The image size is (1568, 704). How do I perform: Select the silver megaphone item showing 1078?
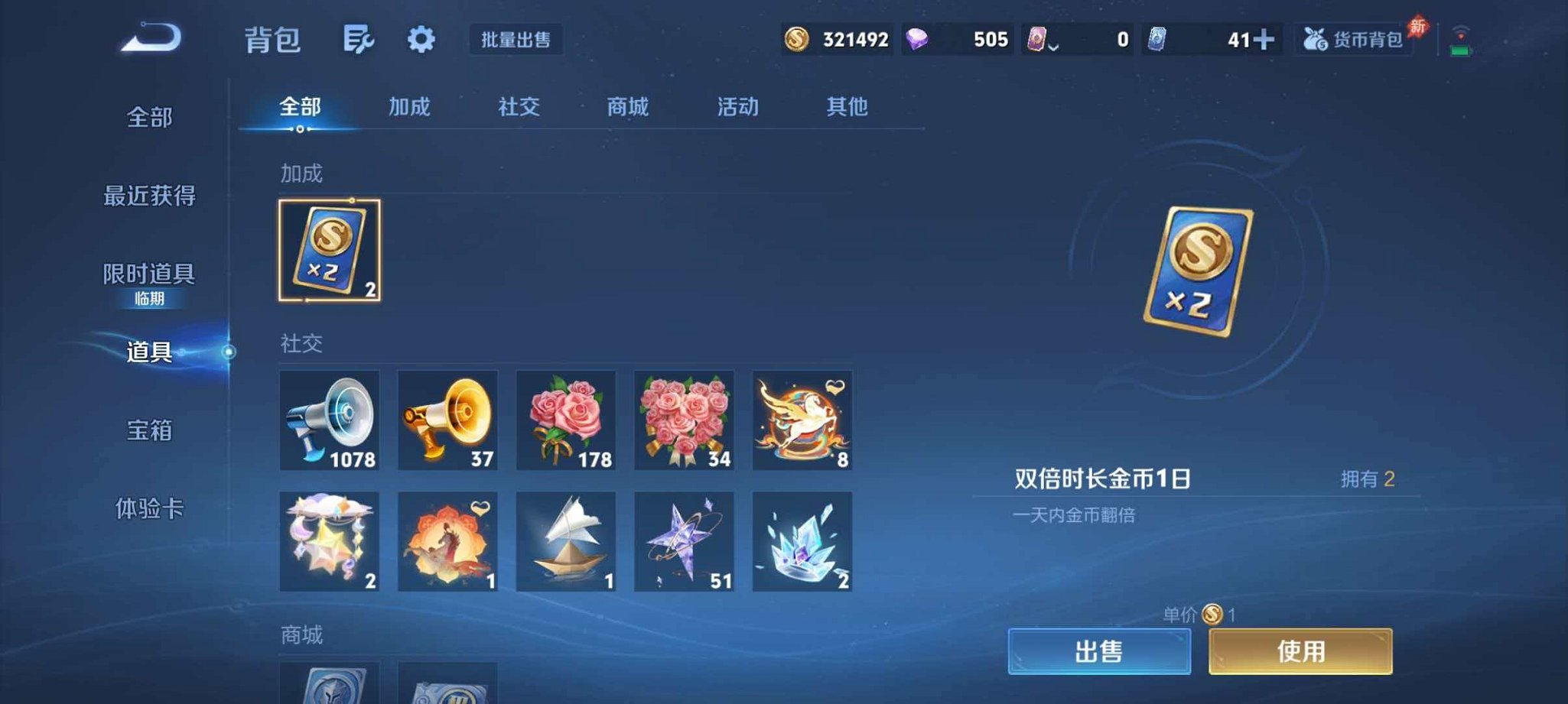pos(329,420)
